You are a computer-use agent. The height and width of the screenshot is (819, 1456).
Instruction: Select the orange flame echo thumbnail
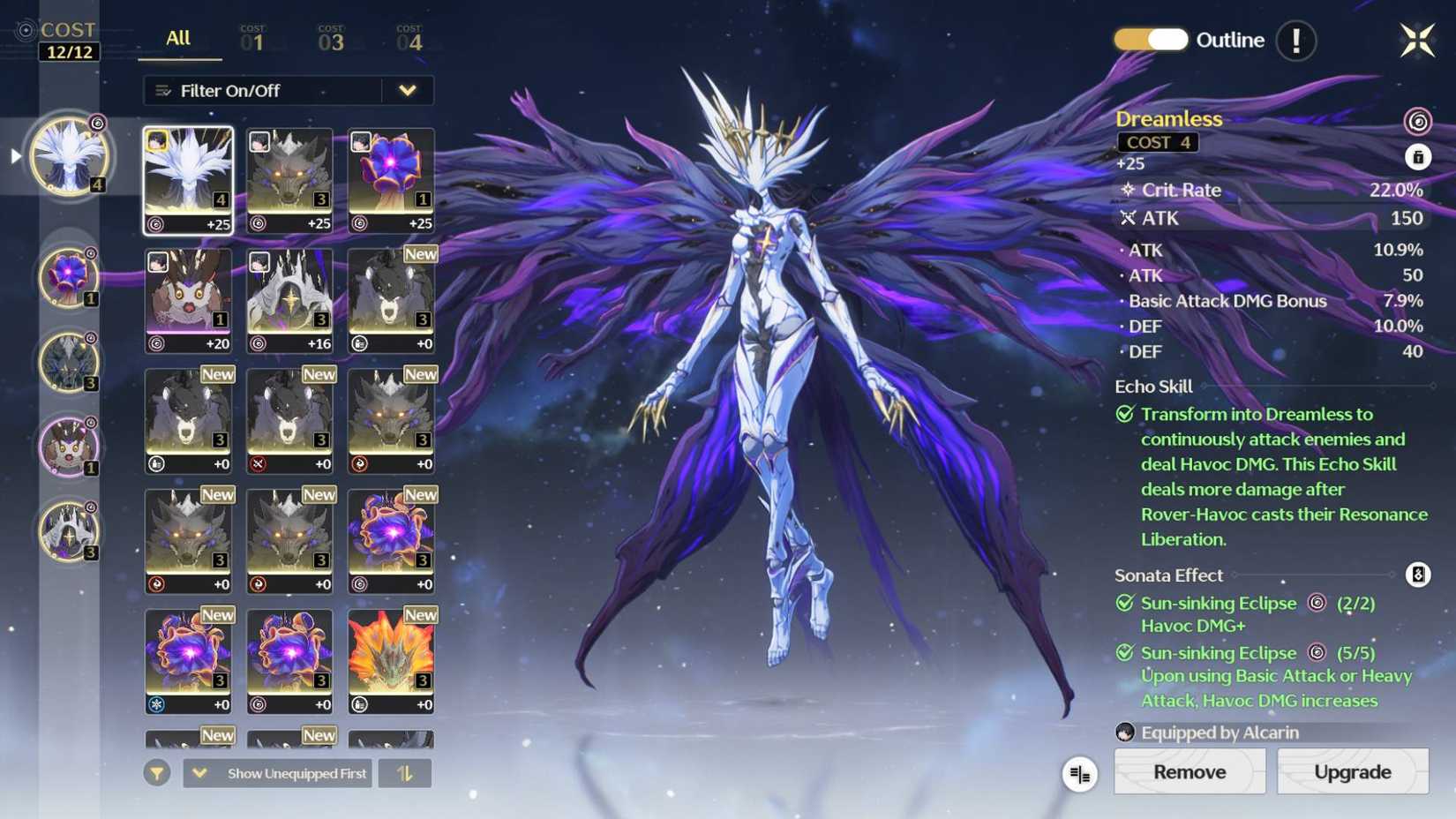(391, 660)
